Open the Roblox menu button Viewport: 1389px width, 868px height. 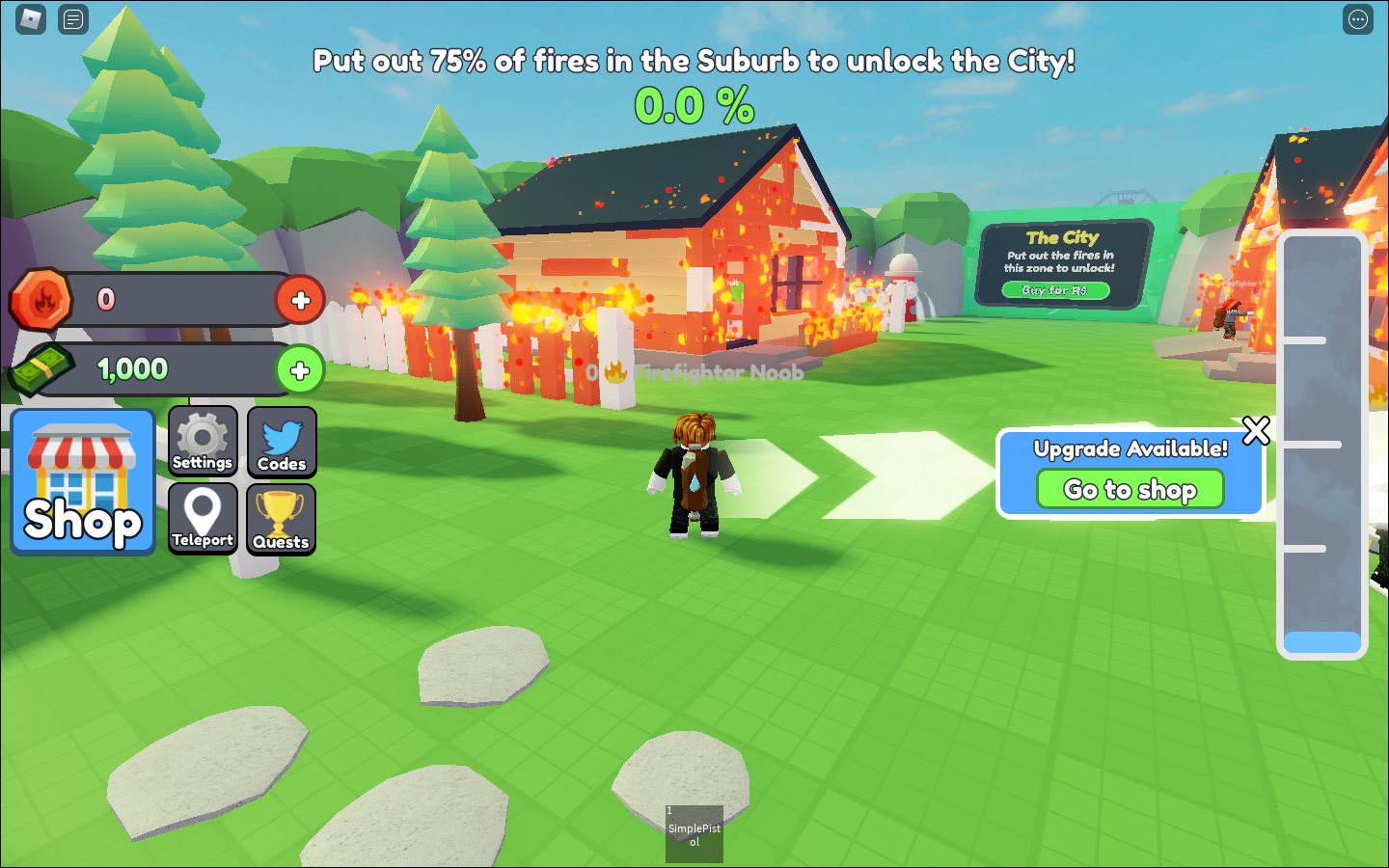point(29,18)
